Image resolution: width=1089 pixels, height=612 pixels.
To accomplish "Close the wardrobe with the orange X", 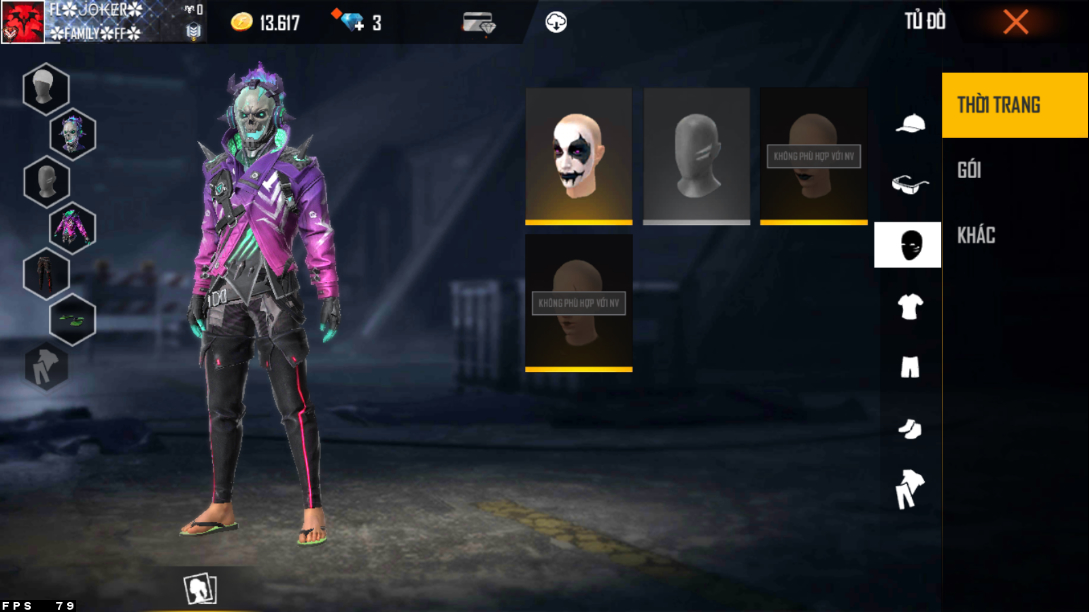I will (1015, 22).
